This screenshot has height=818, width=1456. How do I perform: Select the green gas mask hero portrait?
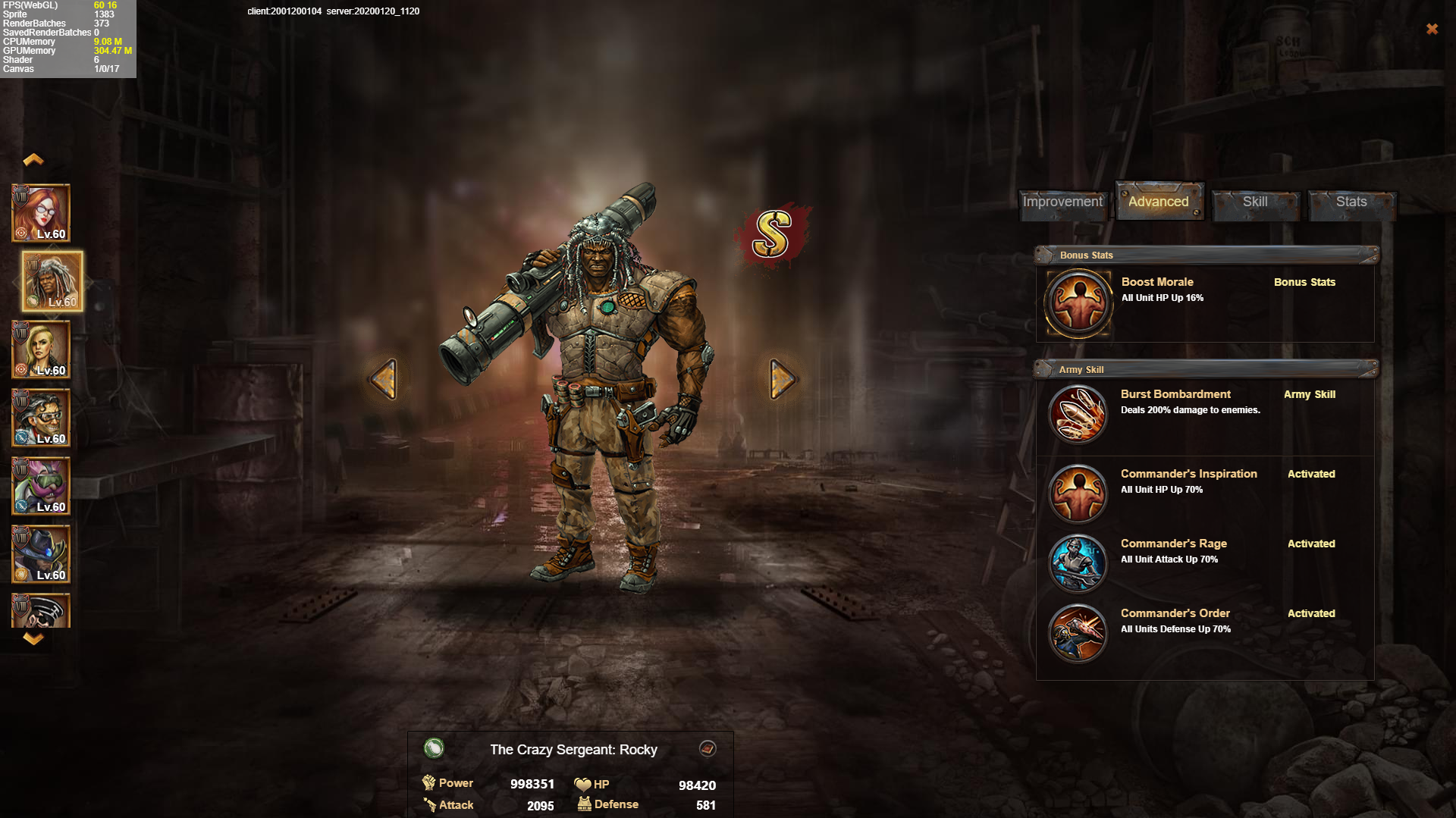[x=41, y=486]
